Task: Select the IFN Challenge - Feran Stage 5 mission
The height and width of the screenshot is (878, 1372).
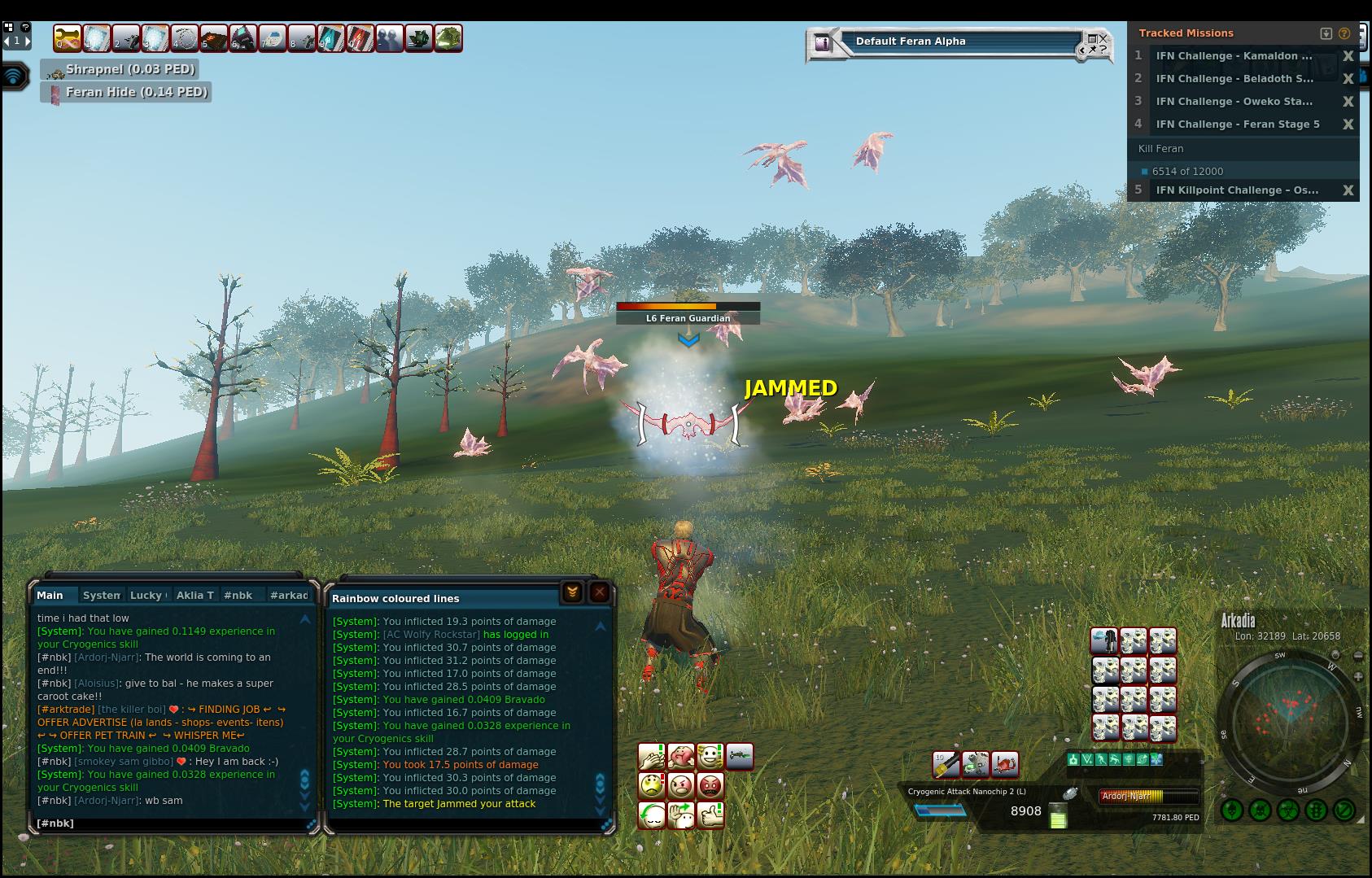Action: click(1237, 124)
